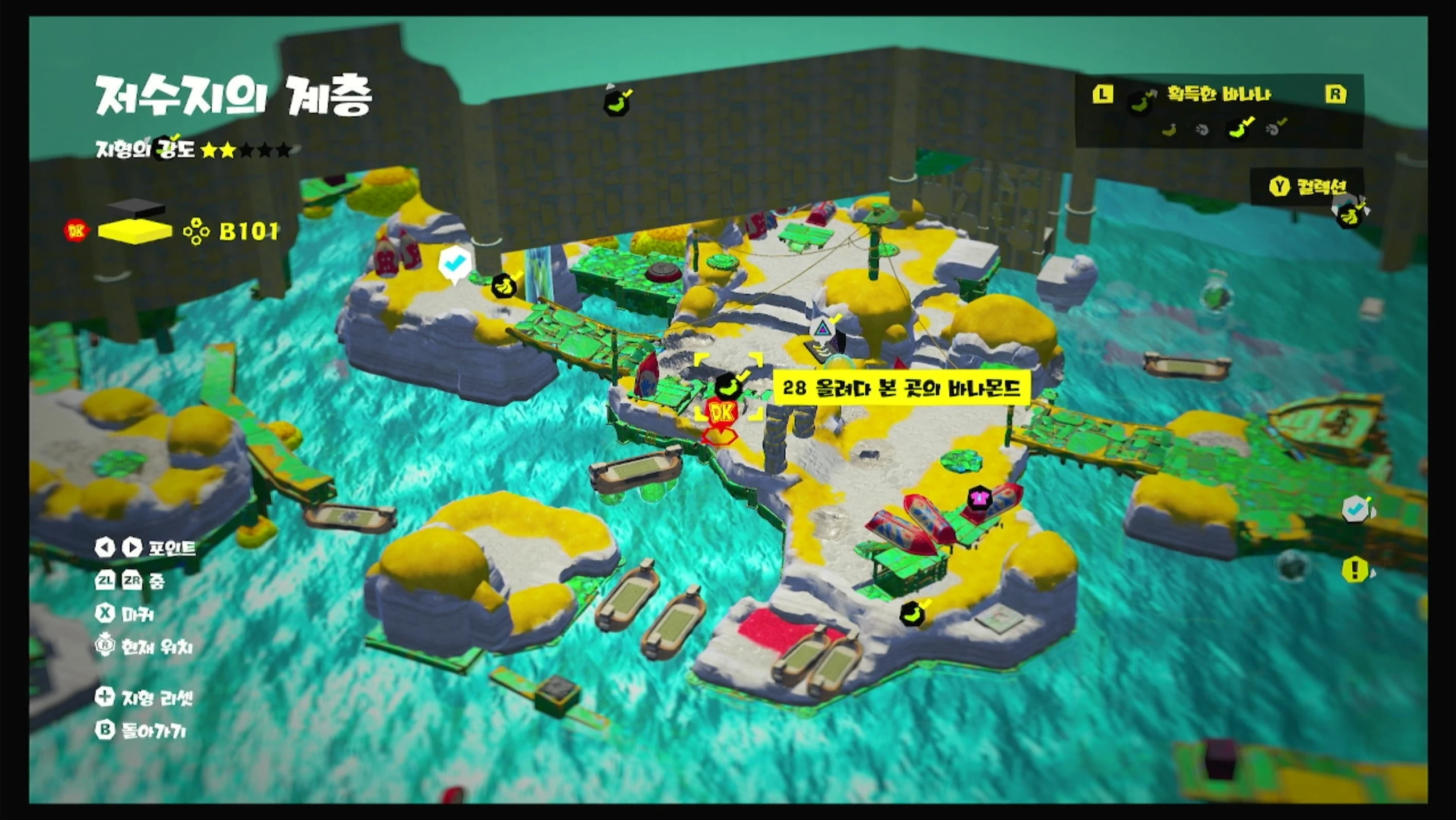Click the red DK current-position marker
Viewport: 1456px width, 820px height.
point(722,412)
